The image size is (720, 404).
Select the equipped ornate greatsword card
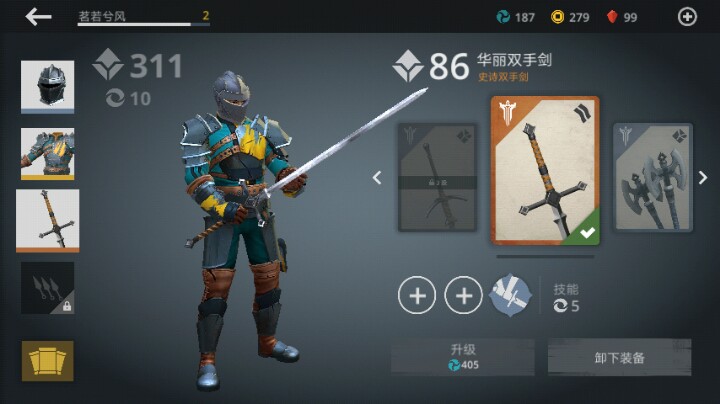click(545, 171)
